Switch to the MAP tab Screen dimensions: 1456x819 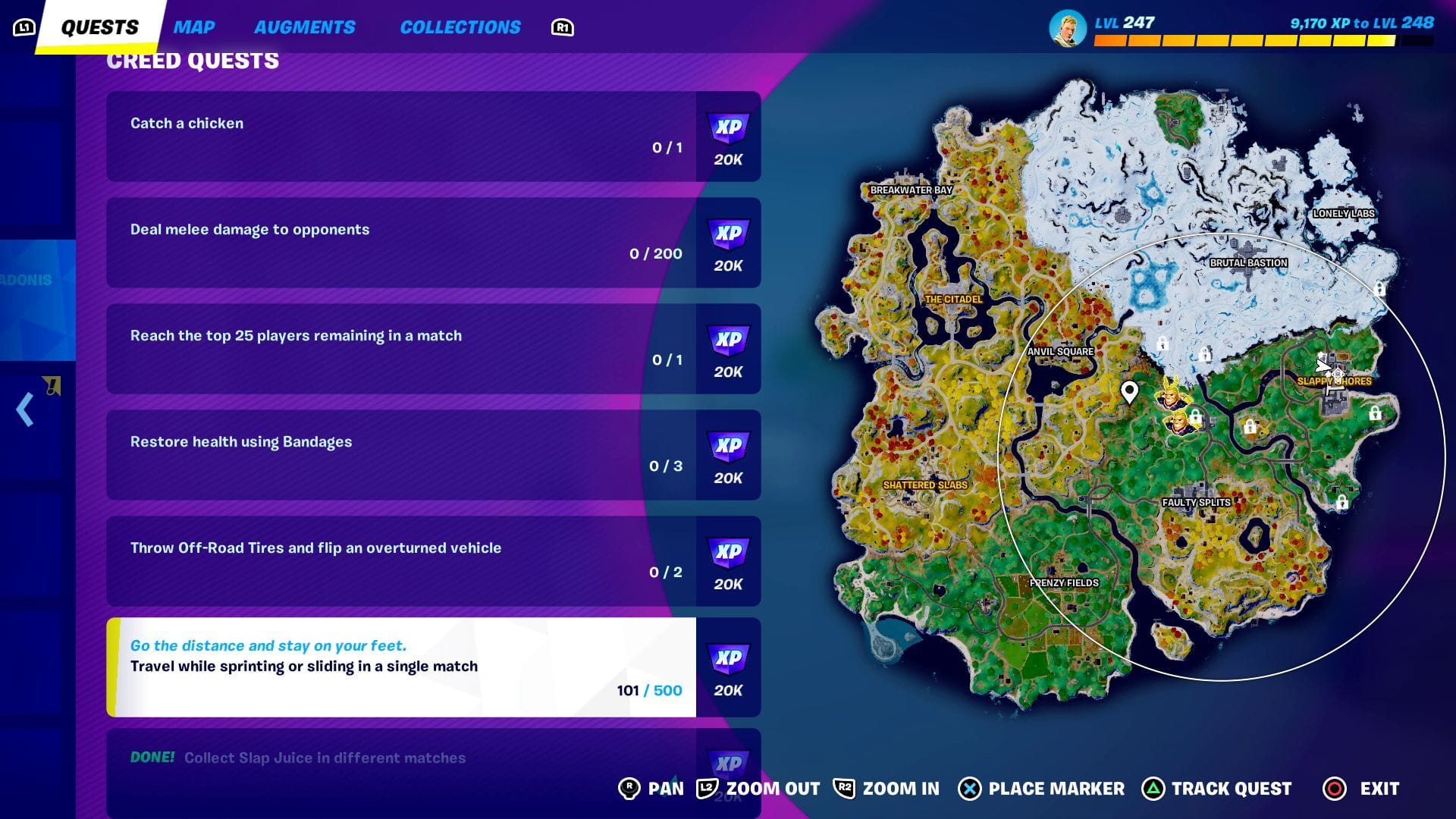click(194, 27)
